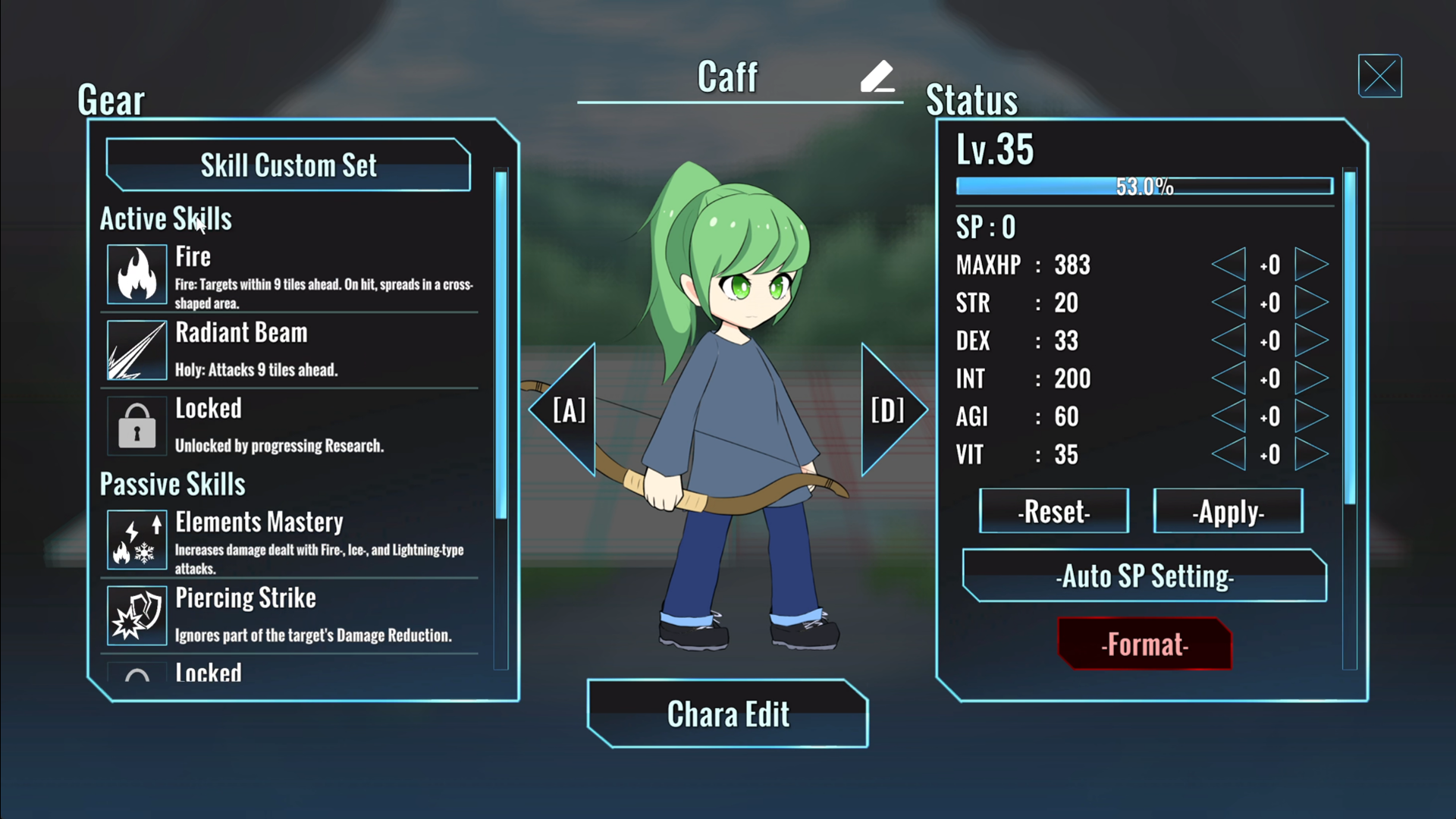Pick the Piercing Strike passive skill
1456x819 pixels.
click(x=289, y=616)
